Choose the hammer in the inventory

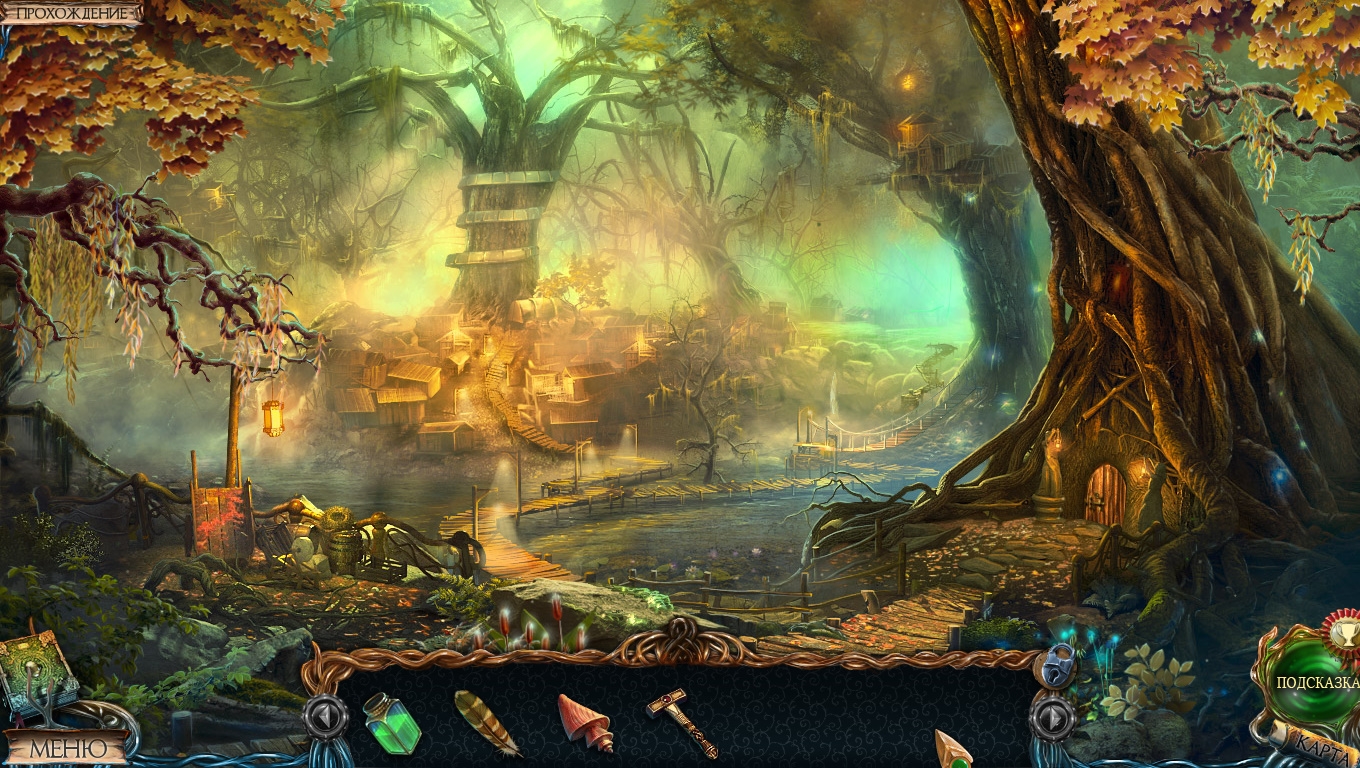click(682, 721)
